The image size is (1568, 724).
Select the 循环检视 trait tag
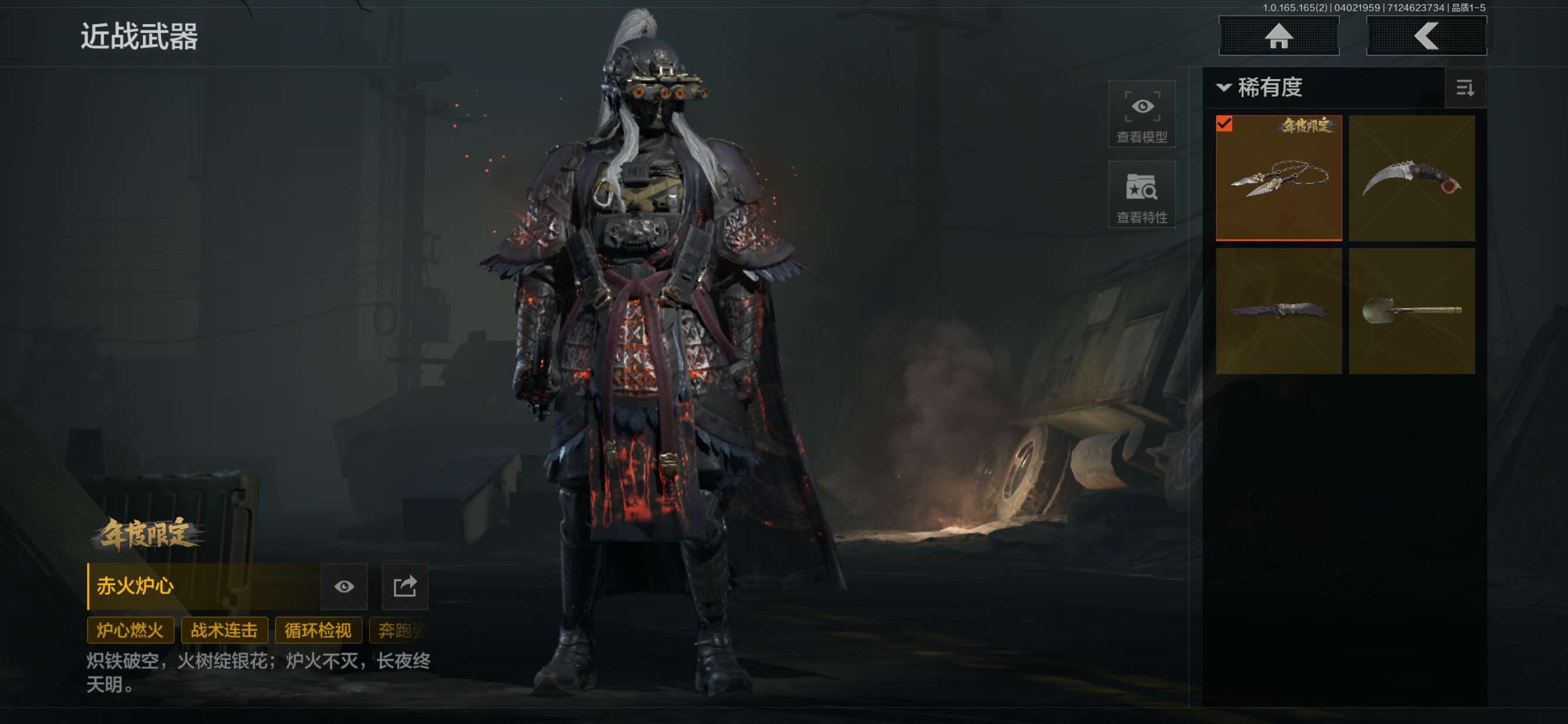pyautogui.click(x=318, y=630)
